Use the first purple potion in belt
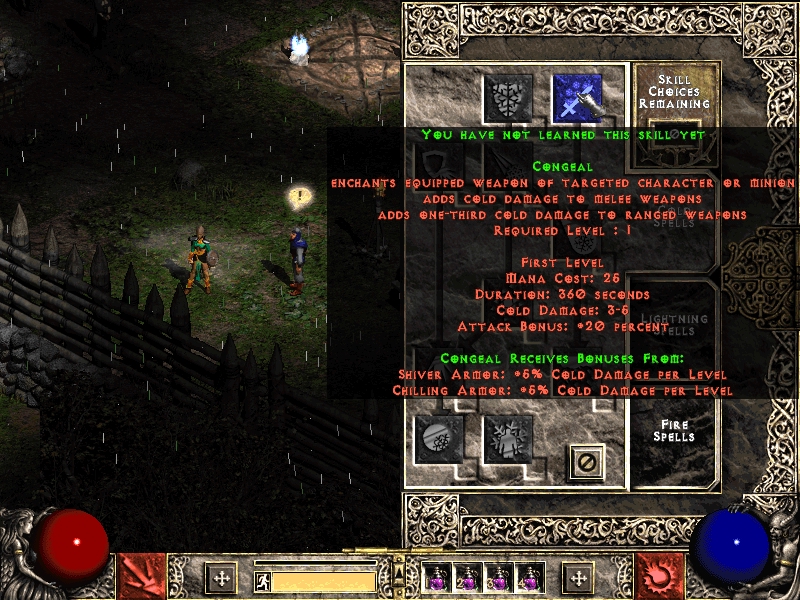Viewport: 800px width, 600px height. [x=436, y=578]
